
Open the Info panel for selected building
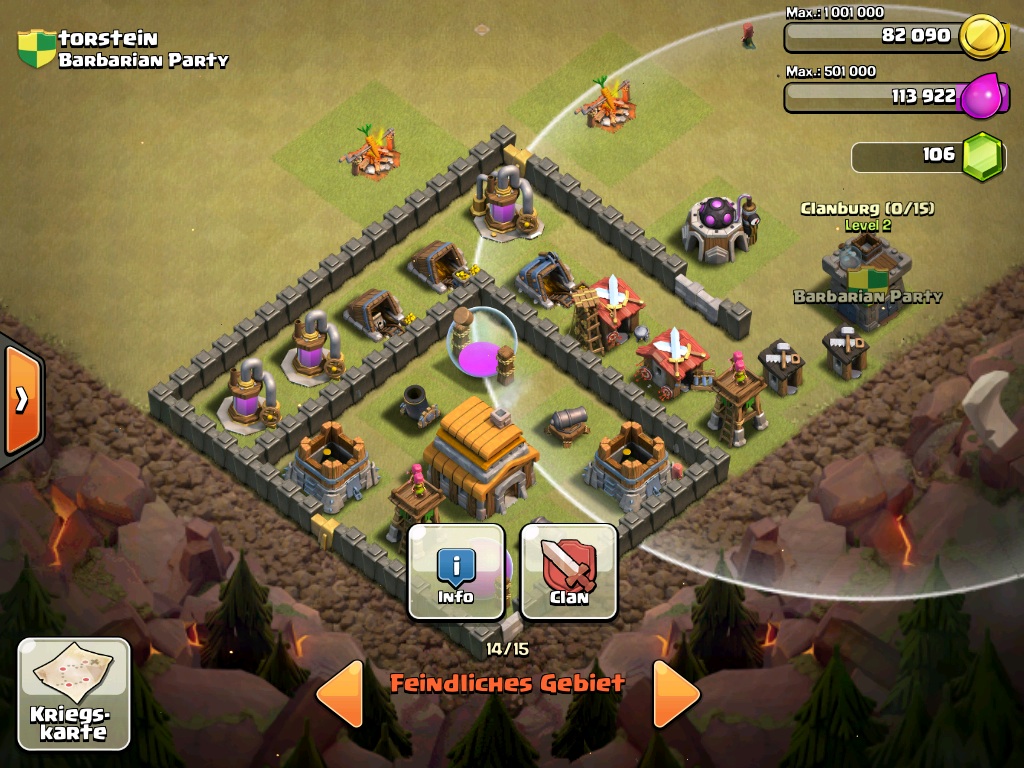tap(456, 572)
